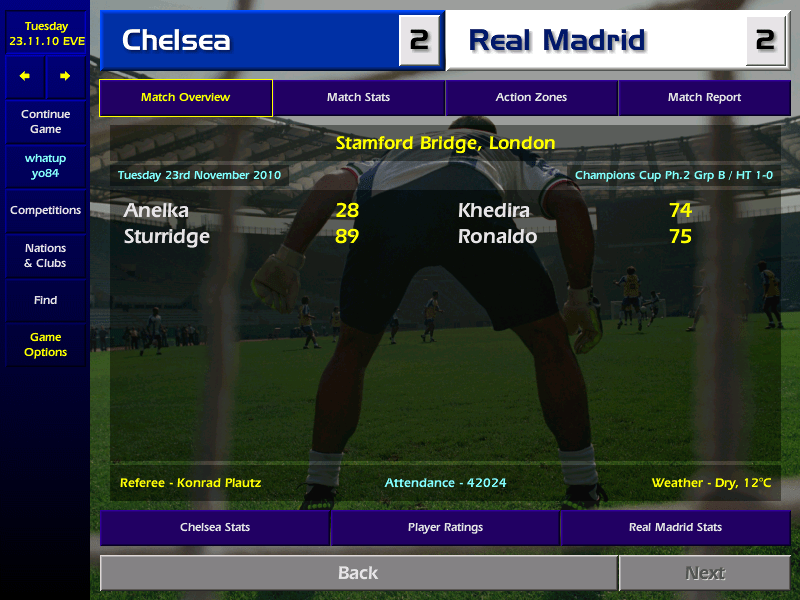Open the whatup yo84 manager menu
800x600 pixels.
coord(46,166)
